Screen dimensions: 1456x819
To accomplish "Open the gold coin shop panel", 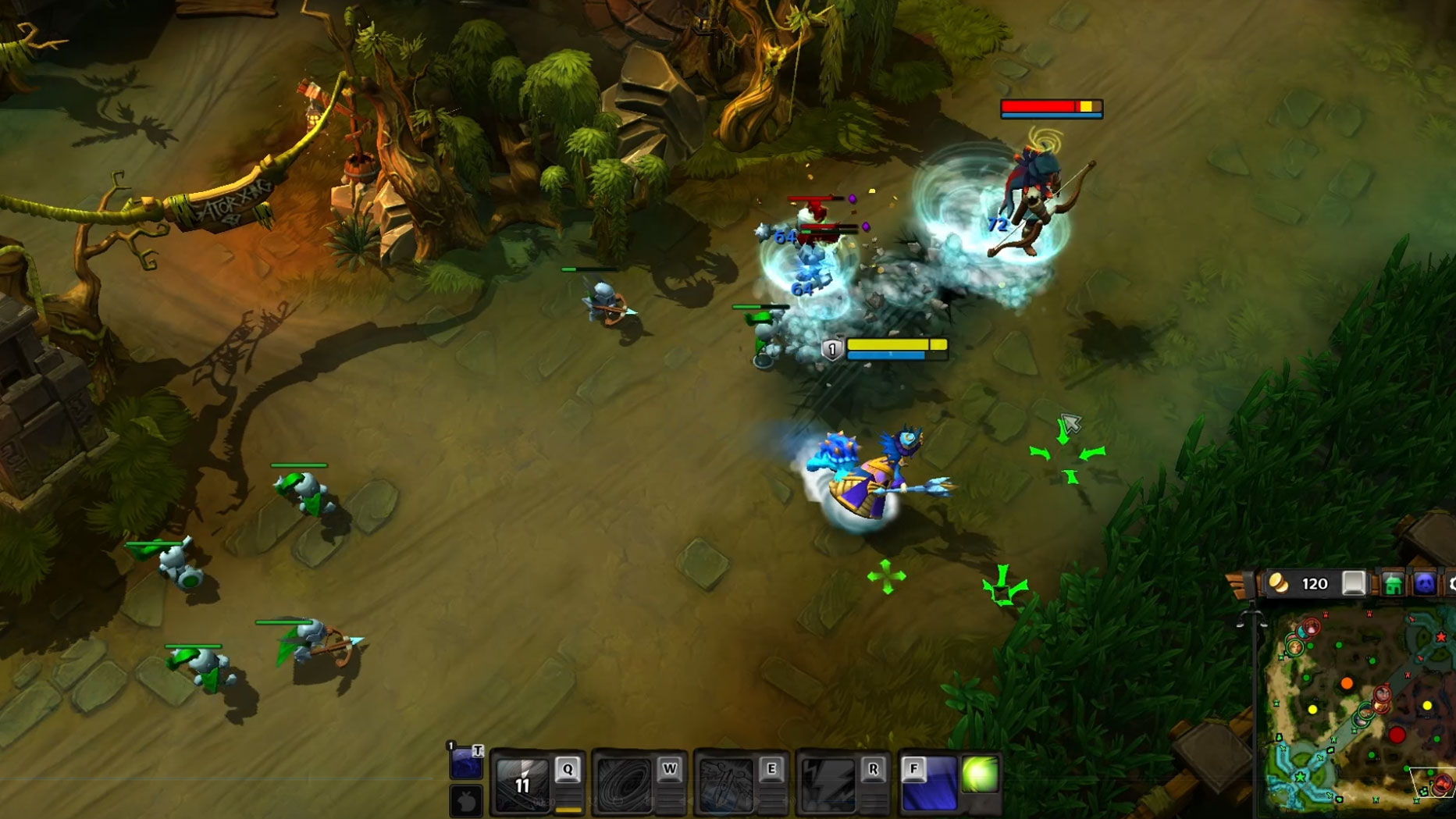I will pos(1279,583).
